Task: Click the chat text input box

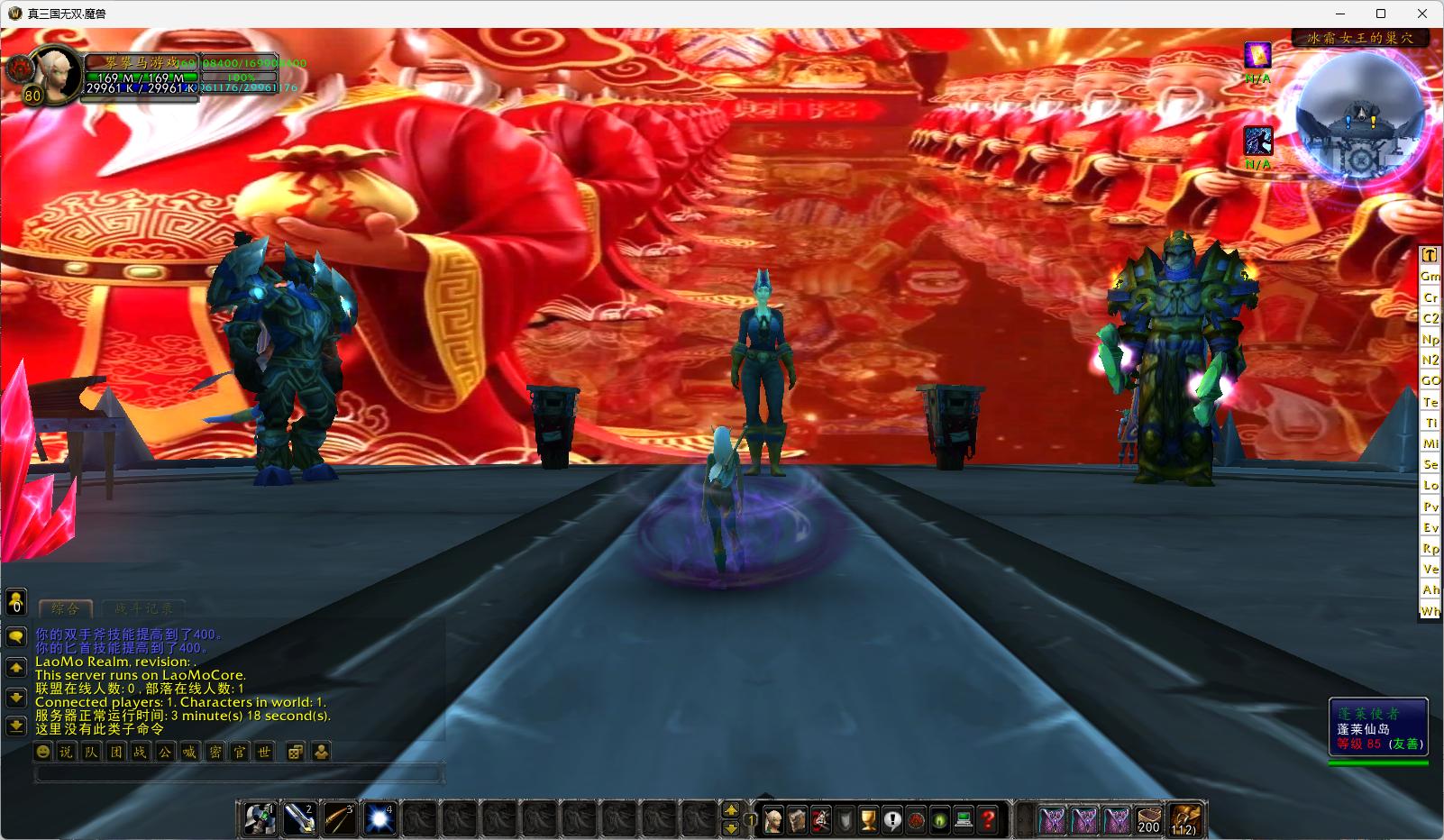Action: pyautogui.click(x=239, y=773)
